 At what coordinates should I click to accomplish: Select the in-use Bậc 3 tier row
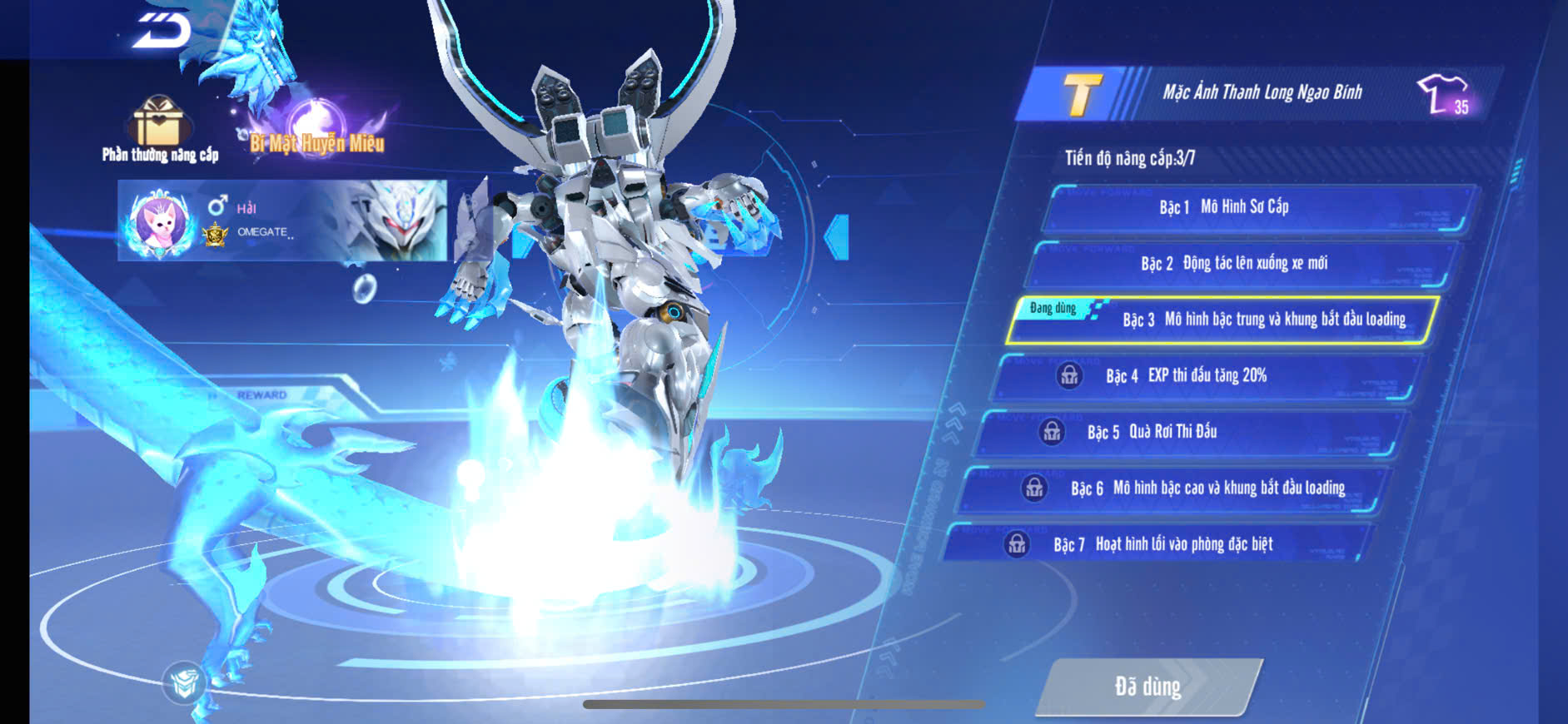[x=1222, y=320]
